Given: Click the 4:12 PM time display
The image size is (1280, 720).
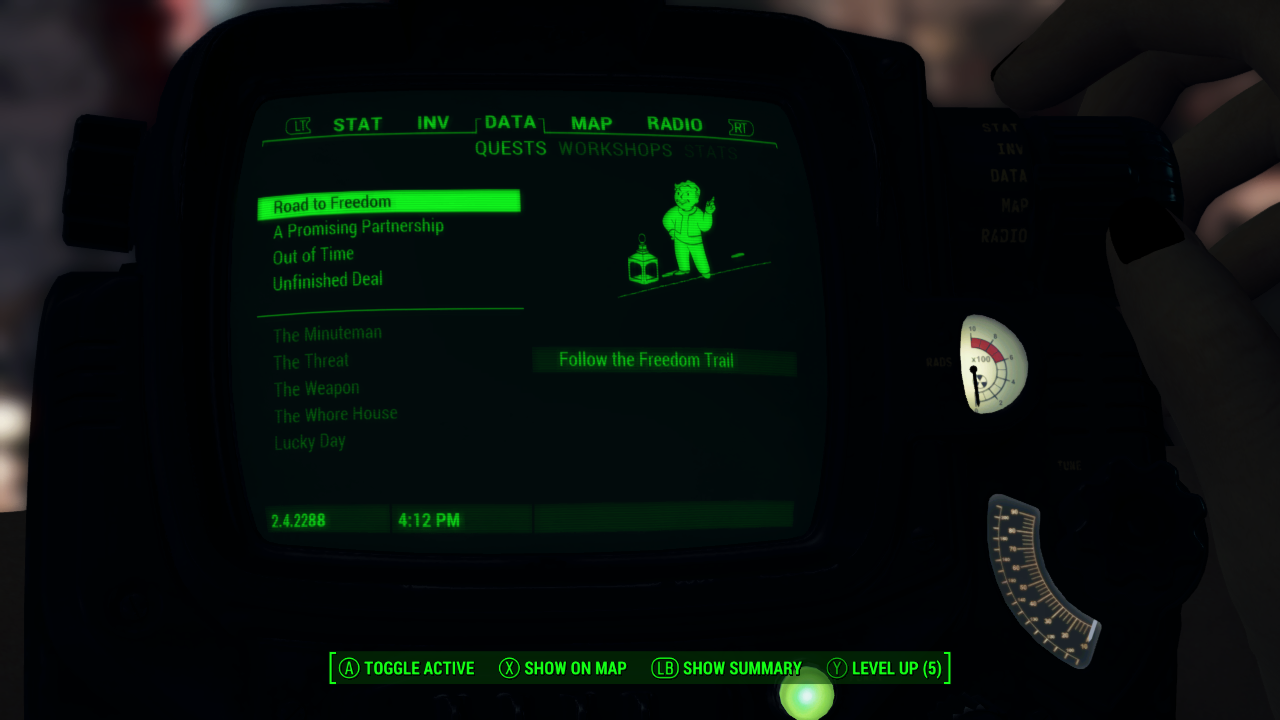Looking at the screenshot, I should pos(430,519).
